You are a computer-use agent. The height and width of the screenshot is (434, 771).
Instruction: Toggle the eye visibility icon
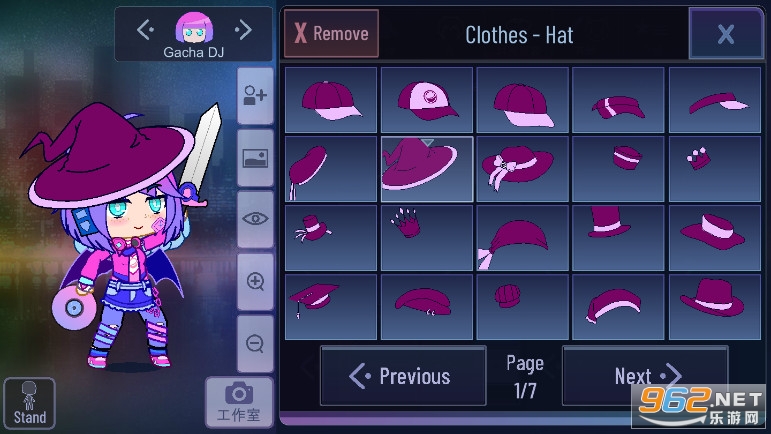tap(255, 220)
